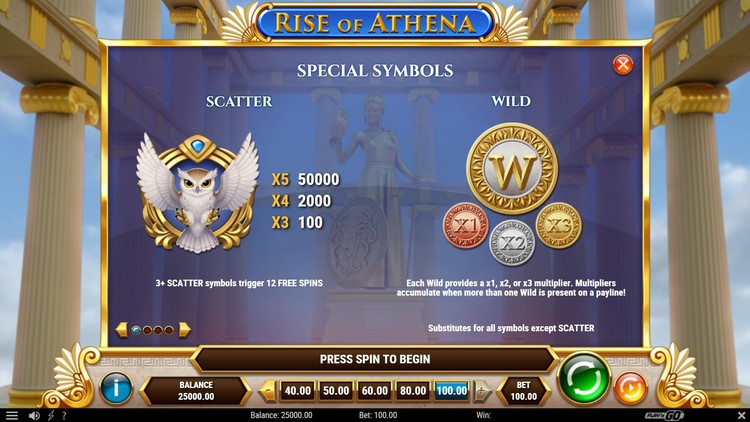This screenshot has width=750, height=422.
Task: Toggle the sound speaker icon
Action: click(x=34, y=415)
